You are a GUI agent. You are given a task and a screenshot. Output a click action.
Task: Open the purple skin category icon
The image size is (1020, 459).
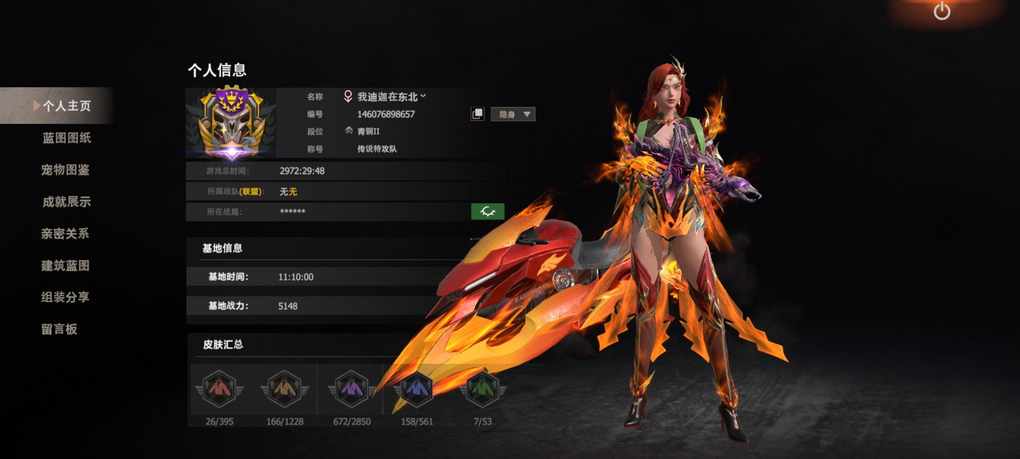pyautogui.click(x=351, y=387)
